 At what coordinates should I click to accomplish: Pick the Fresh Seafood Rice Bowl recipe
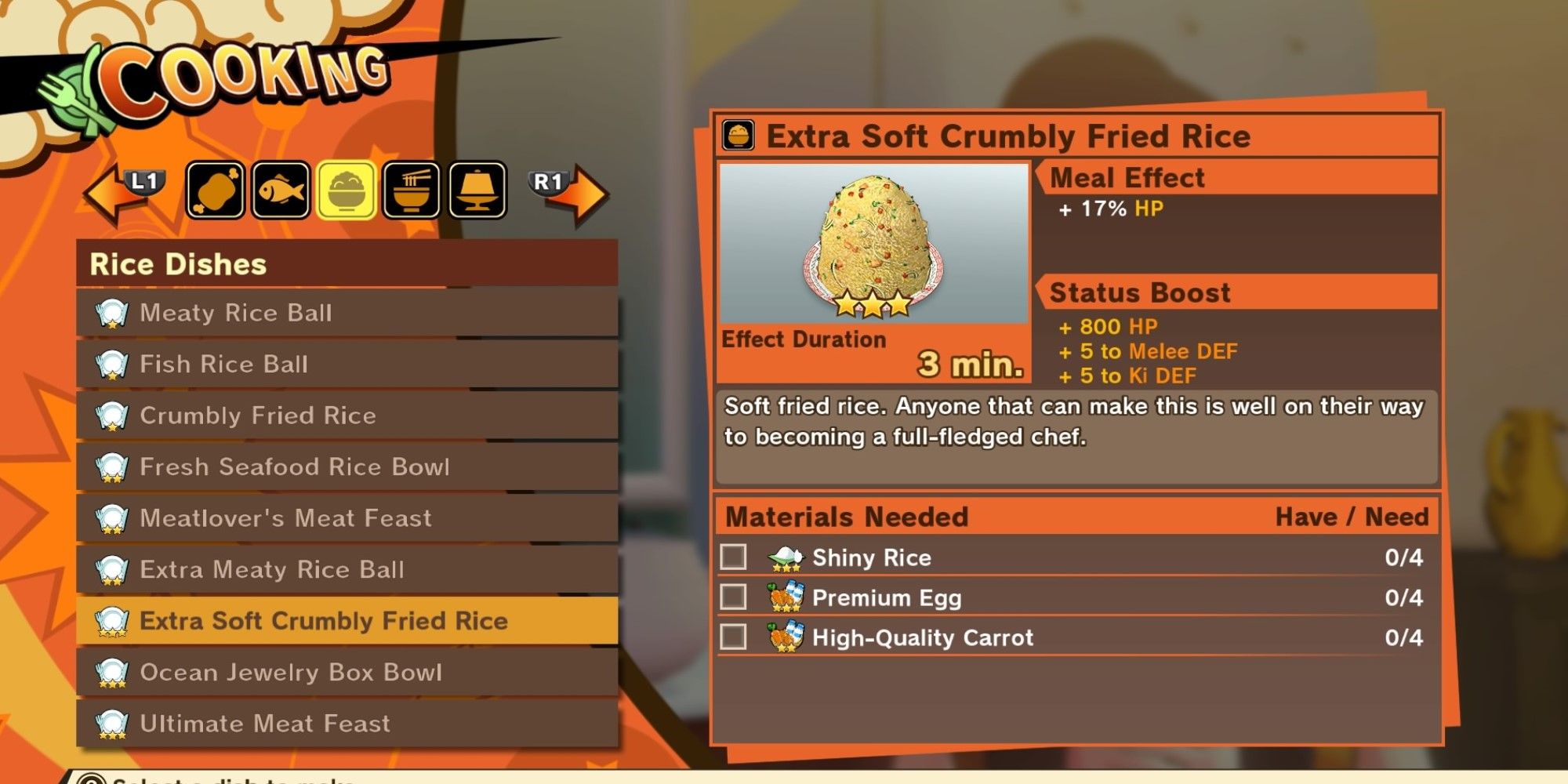click(347, 466)
